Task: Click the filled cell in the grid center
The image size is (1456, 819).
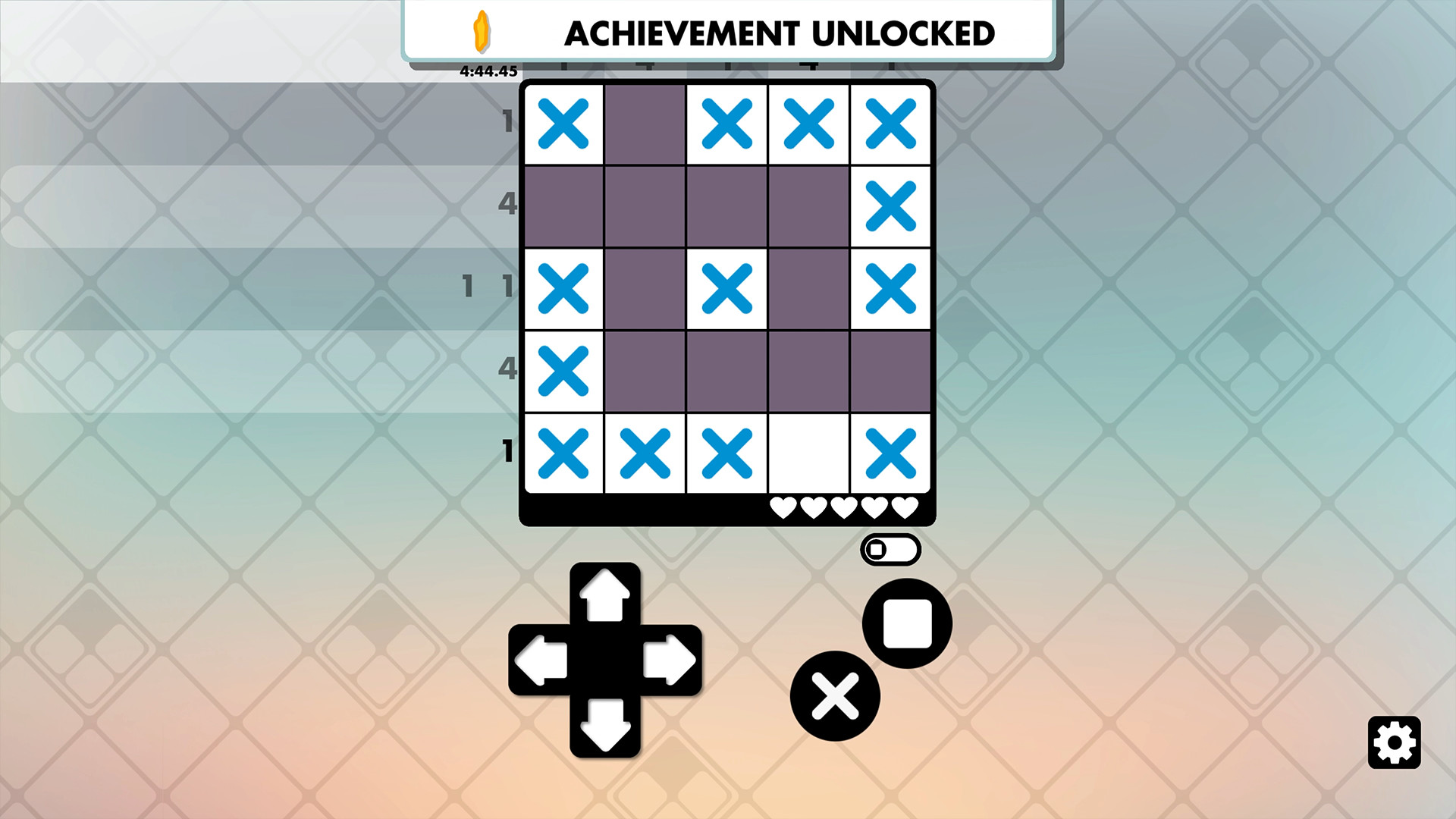Action: click(808, 288)
